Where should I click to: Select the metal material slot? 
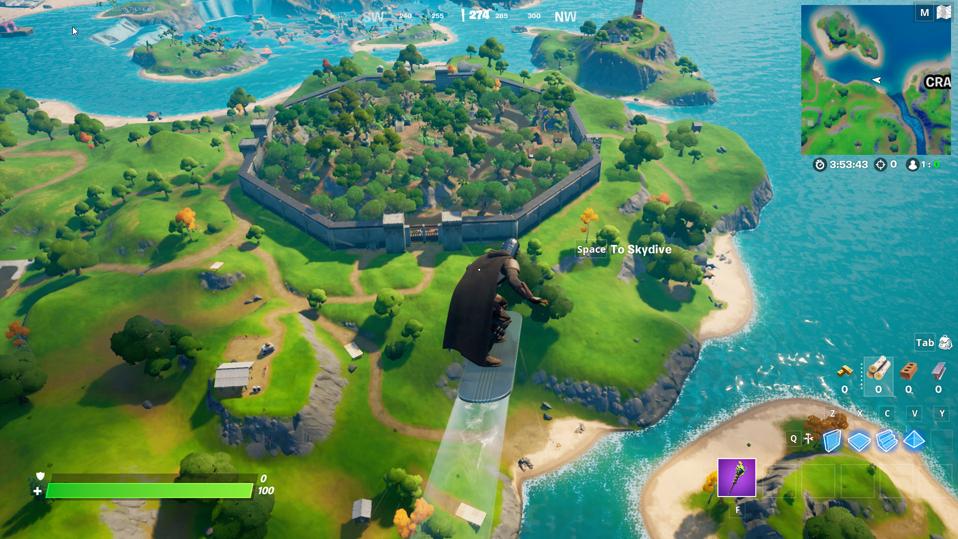point(939,371)
